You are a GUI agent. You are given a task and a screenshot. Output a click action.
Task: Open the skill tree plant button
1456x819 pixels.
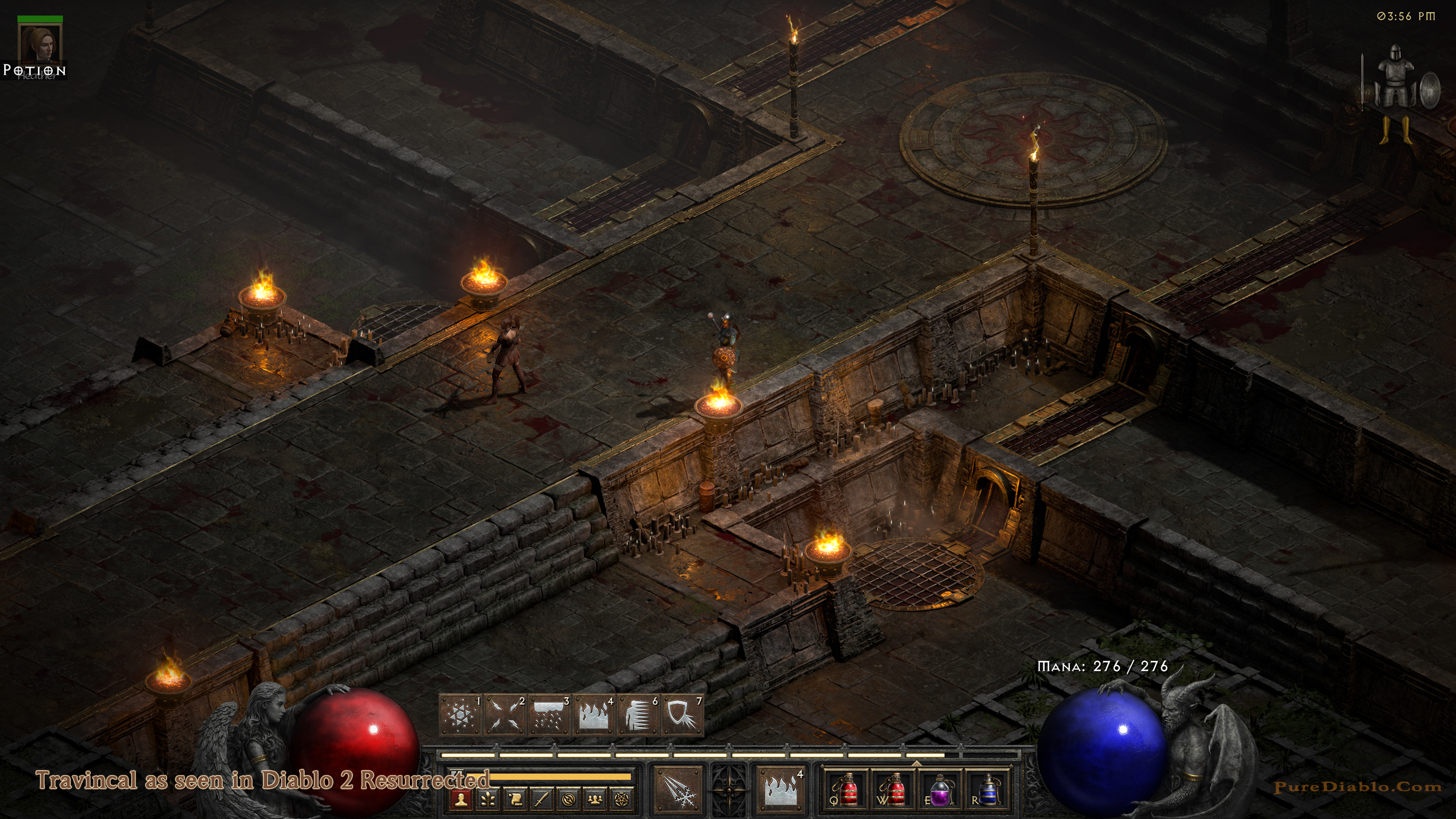tap(488, 799)
